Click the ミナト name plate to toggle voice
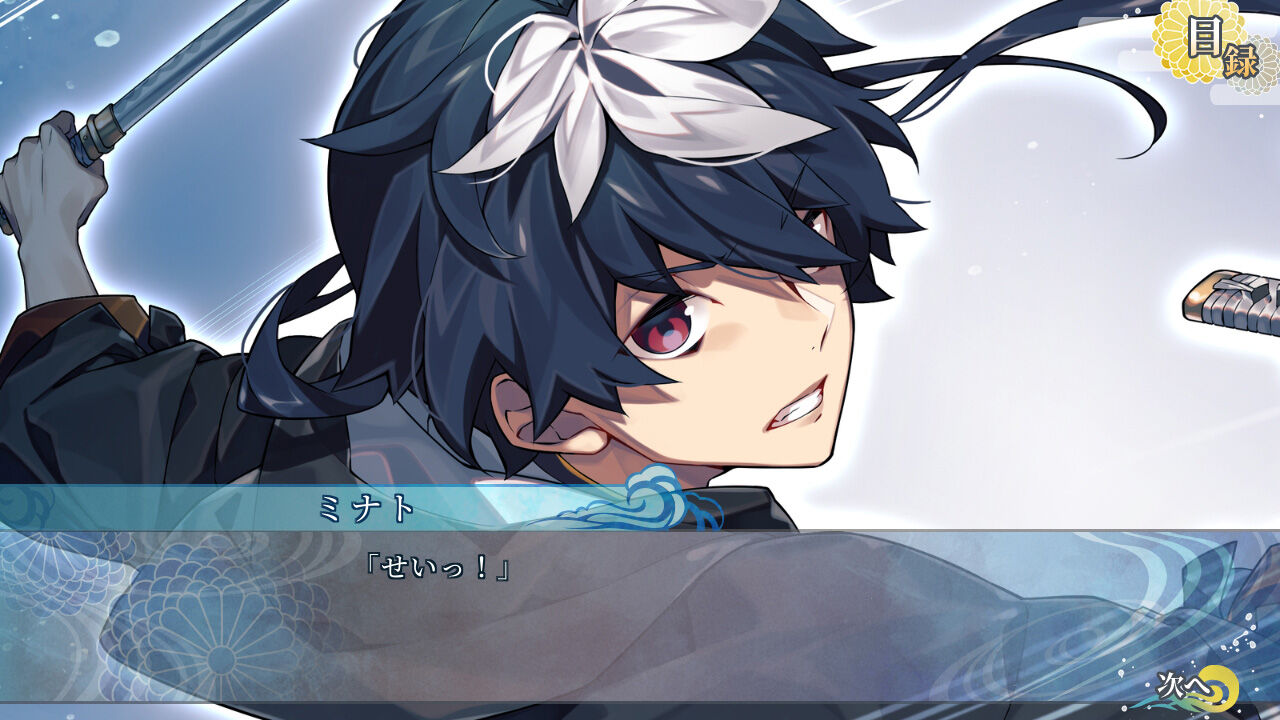 click(365, 509)
